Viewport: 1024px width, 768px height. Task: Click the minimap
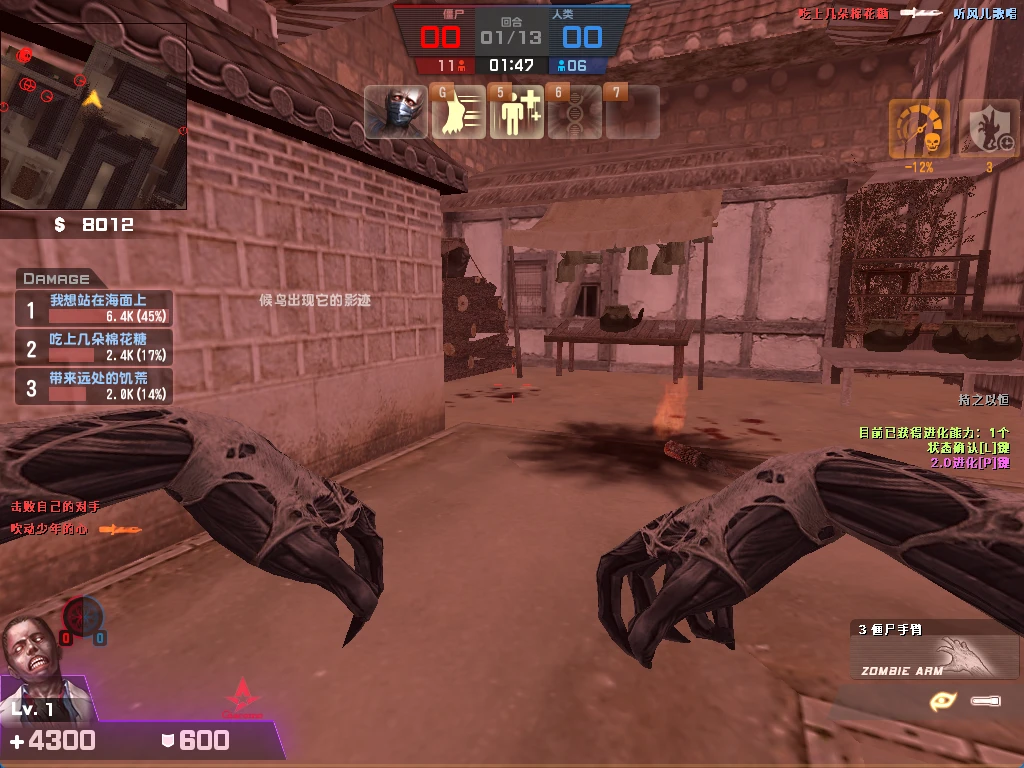[x=93, y=116]
